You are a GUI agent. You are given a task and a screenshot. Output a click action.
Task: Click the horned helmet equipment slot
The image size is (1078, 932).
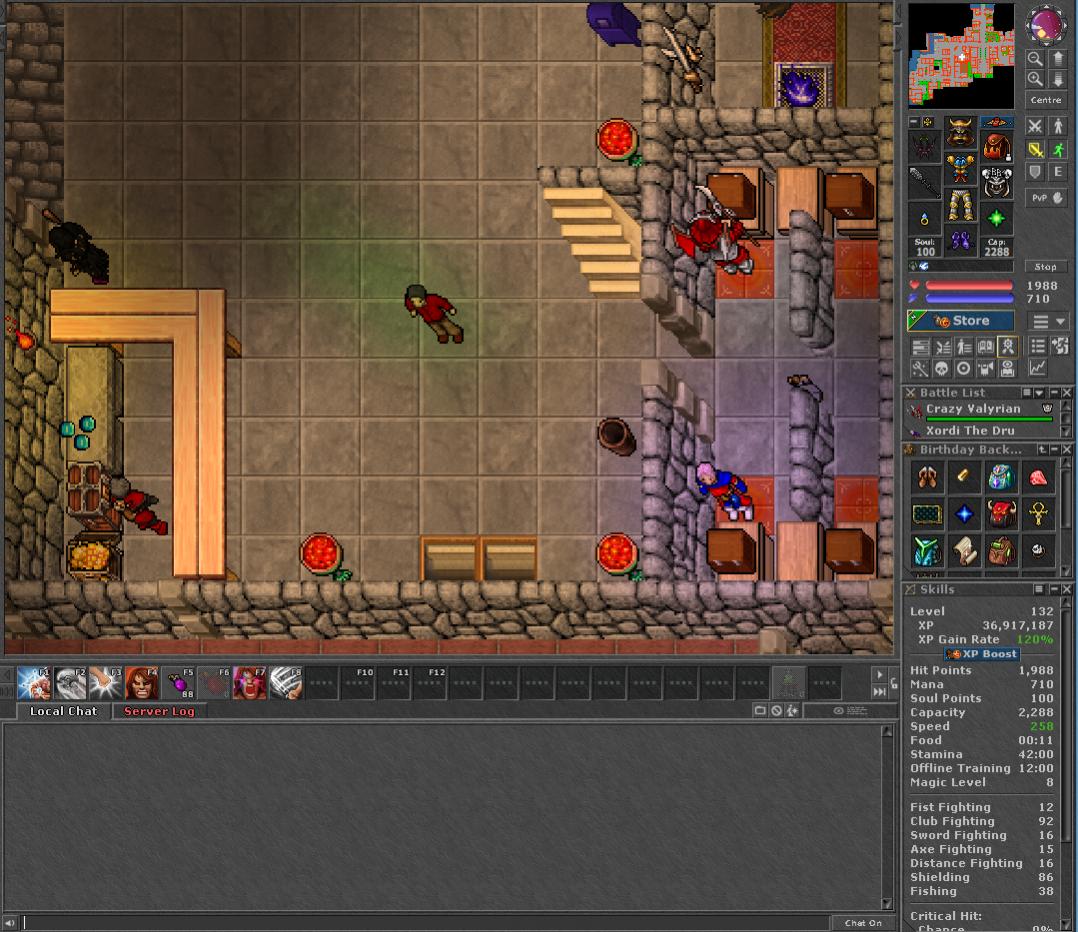(960, 130)
